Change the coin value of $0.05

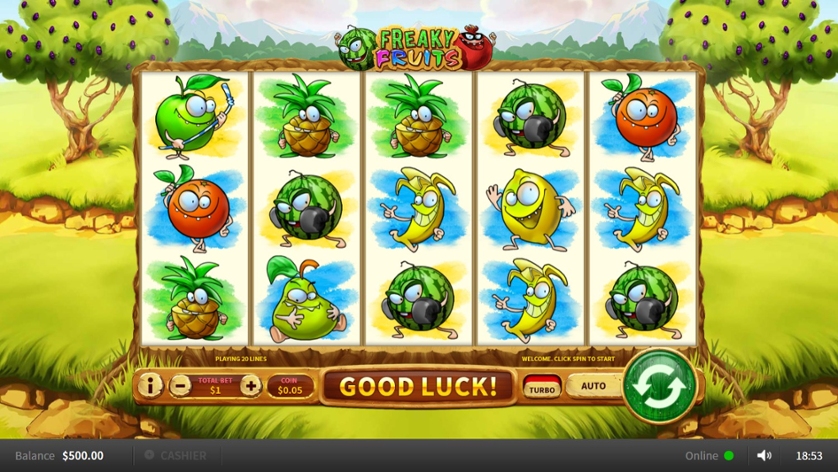[x=288, y=386]
